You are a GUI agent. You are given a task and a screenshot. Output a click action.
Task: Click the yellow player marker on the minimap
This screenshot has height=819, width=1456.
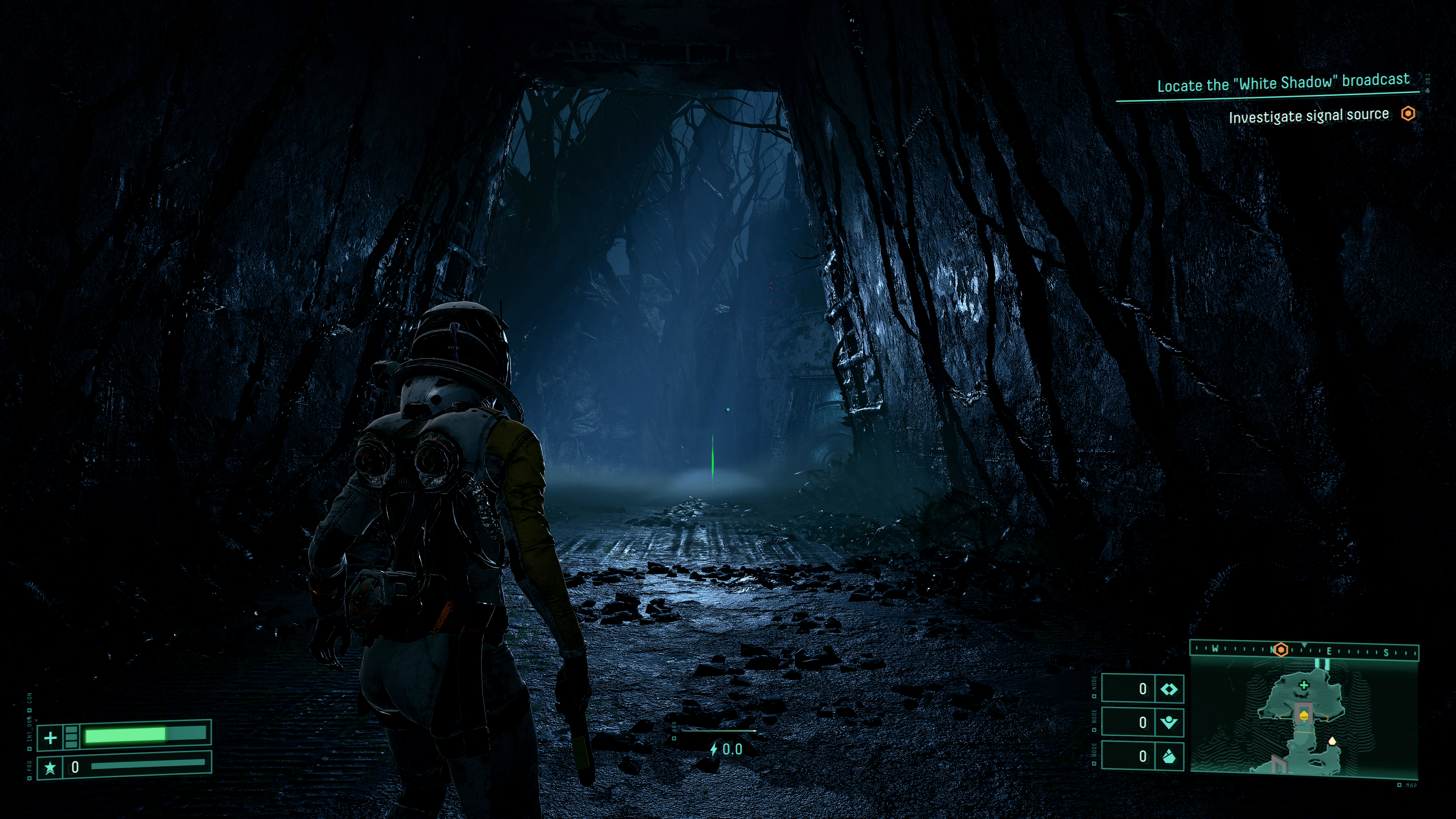(1304, 717)
